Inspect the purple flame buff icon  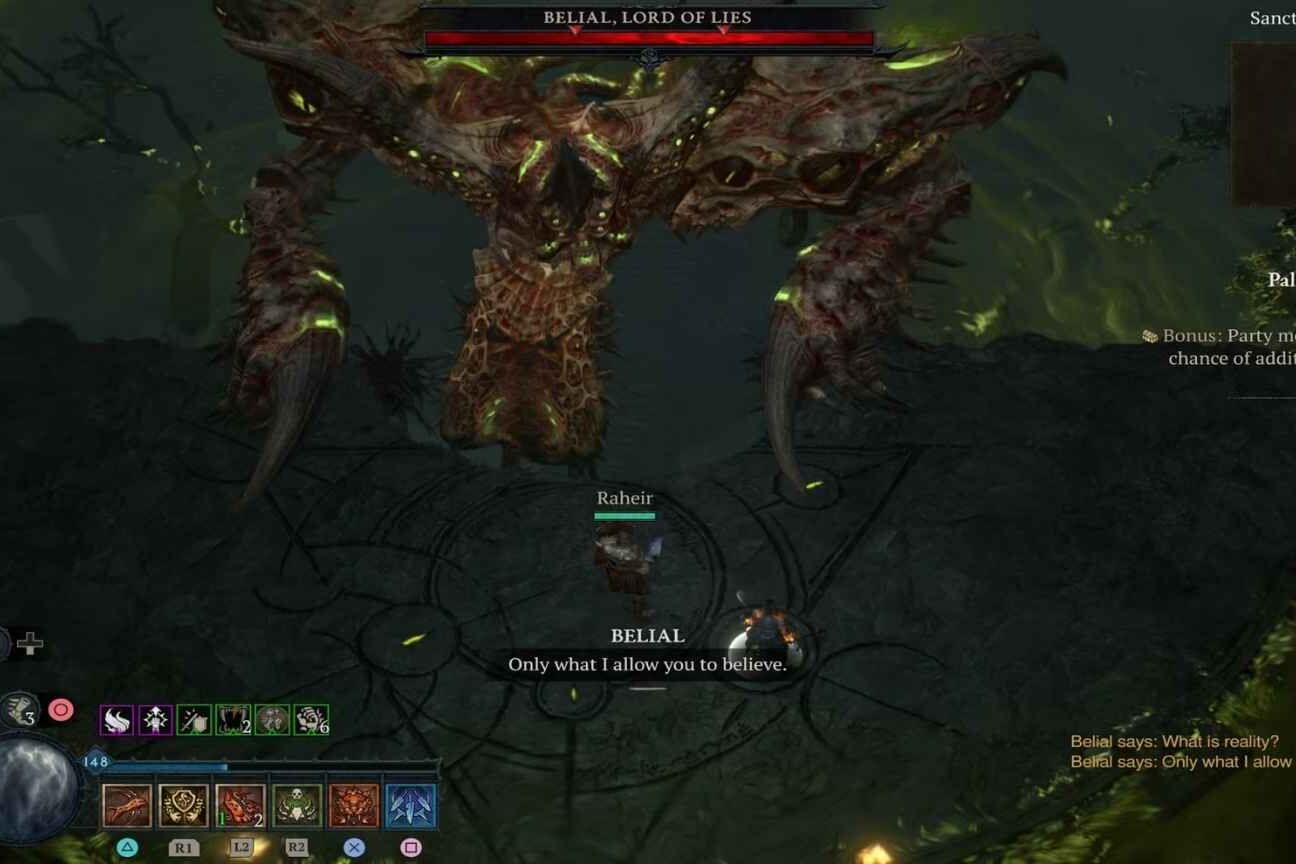(x=117, y=720)
